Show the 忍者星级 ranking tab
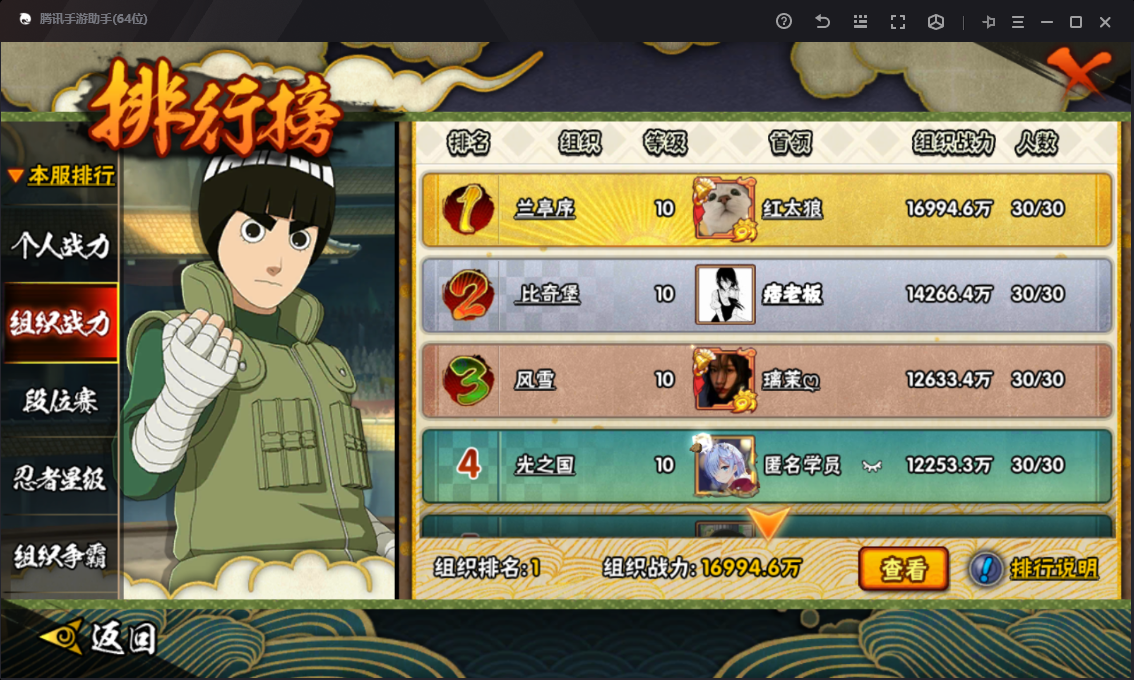Screen dimensions: 1134x680 pyautogui.click(x=60, y=479)
